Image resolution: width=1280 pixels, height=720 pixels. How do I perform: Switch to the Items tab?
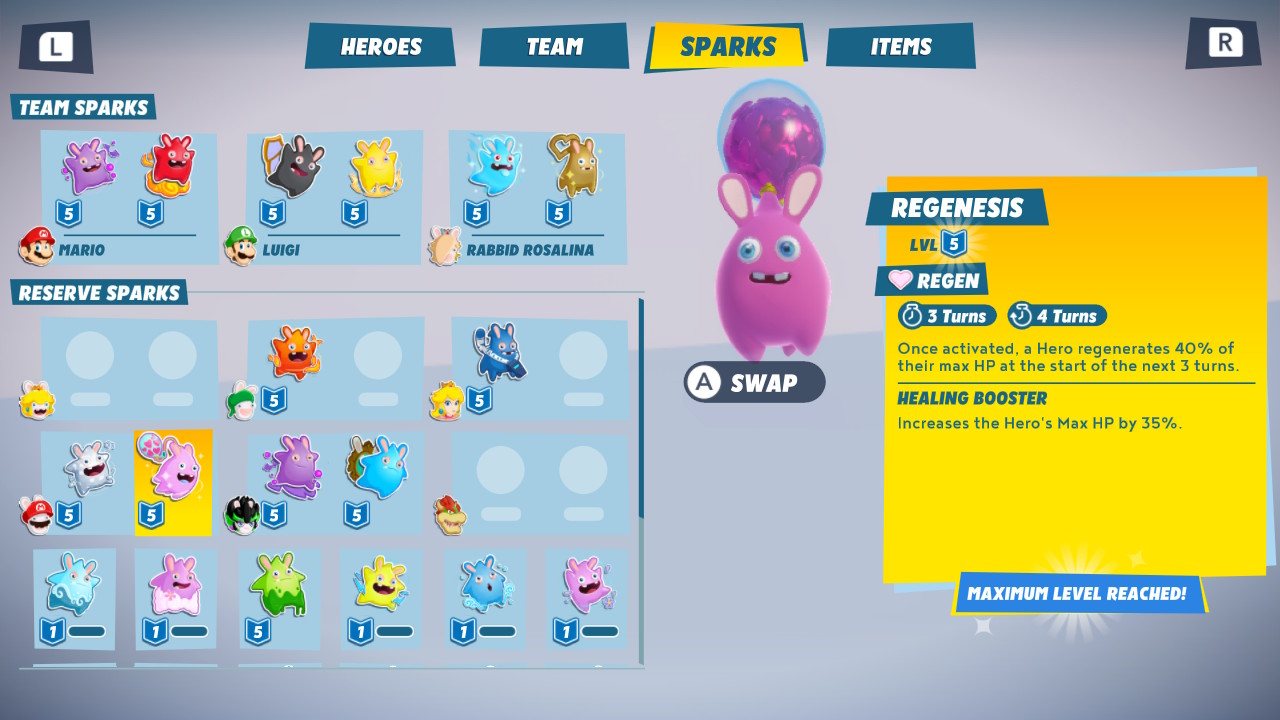click(899, 45)
